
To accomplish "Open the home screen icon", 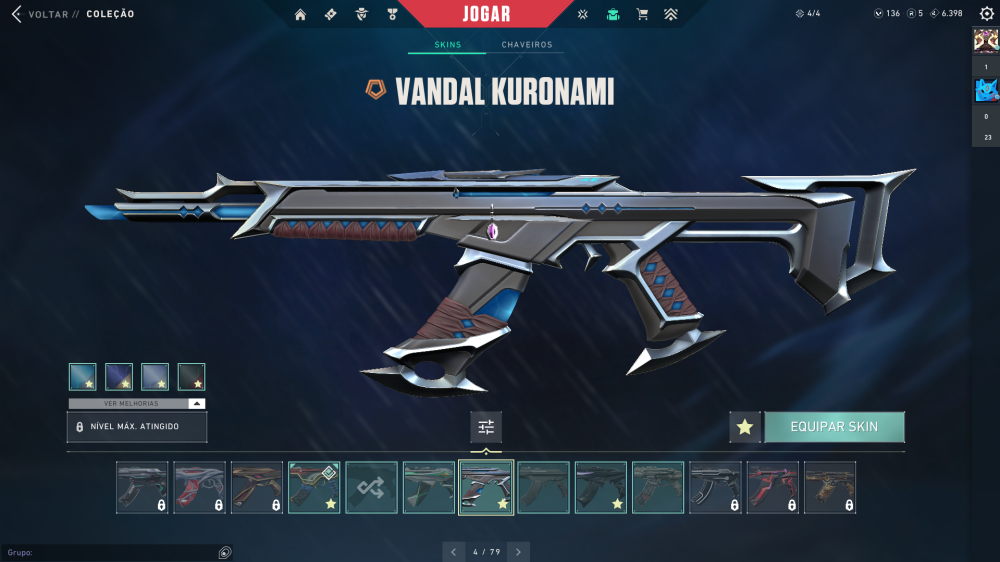I will (300, 14).
